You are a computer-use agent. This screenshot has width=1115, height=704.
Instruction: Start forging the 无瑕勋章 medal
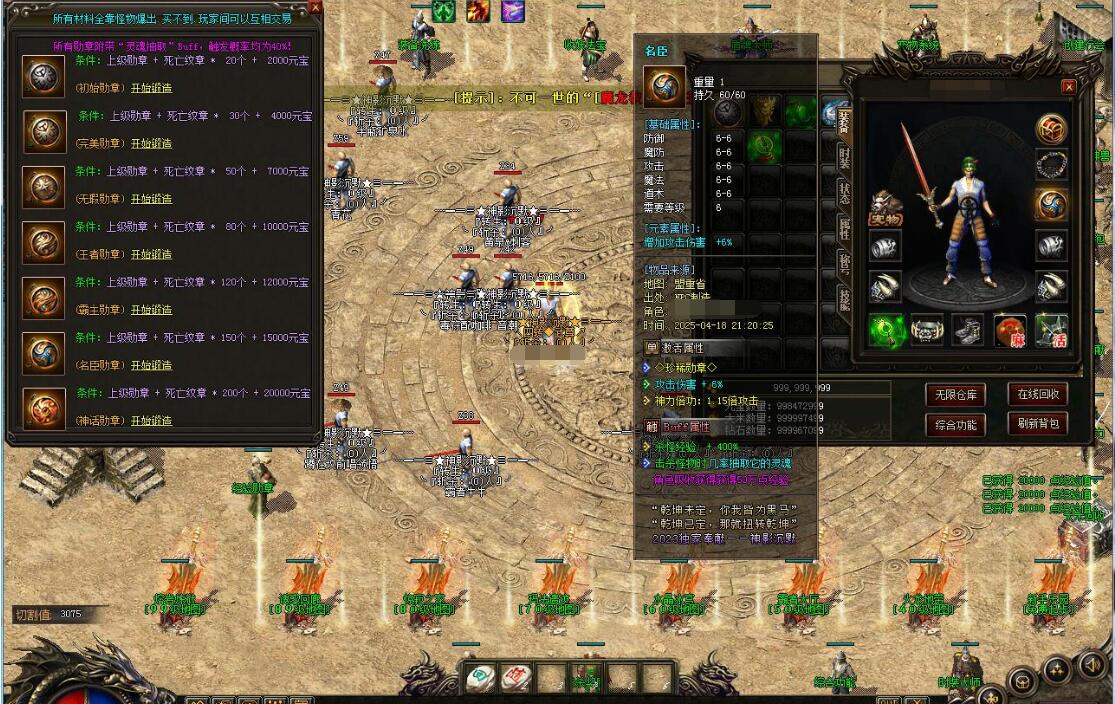[x=151, y=199]
